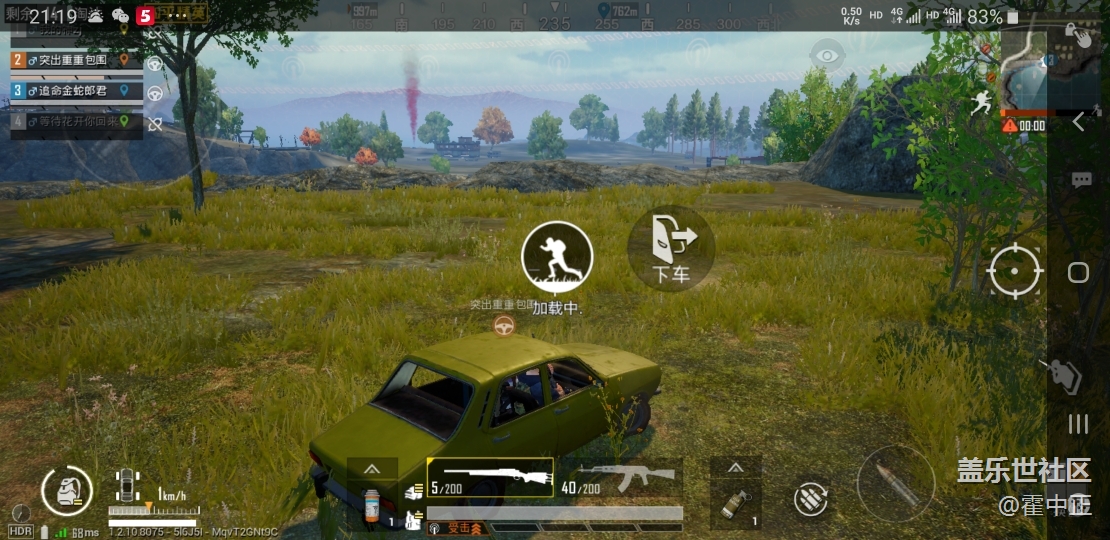Image resolution: width=1110 pixels, height=540 pixels.
Task: Toggle the eye free-look button
Action: pos(825,55)
